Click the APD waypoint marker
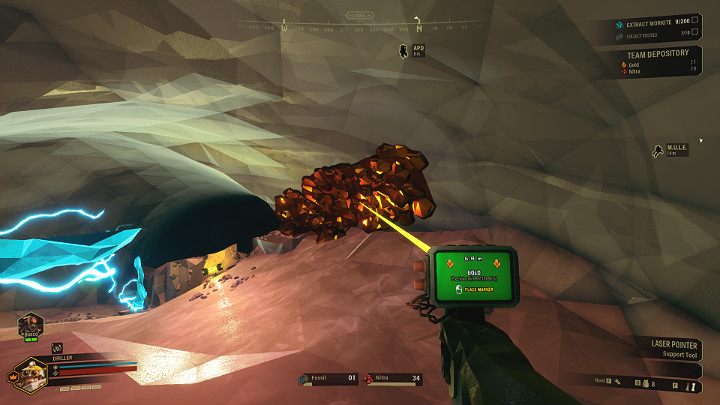The image size is (720, 405). (403, 50)
